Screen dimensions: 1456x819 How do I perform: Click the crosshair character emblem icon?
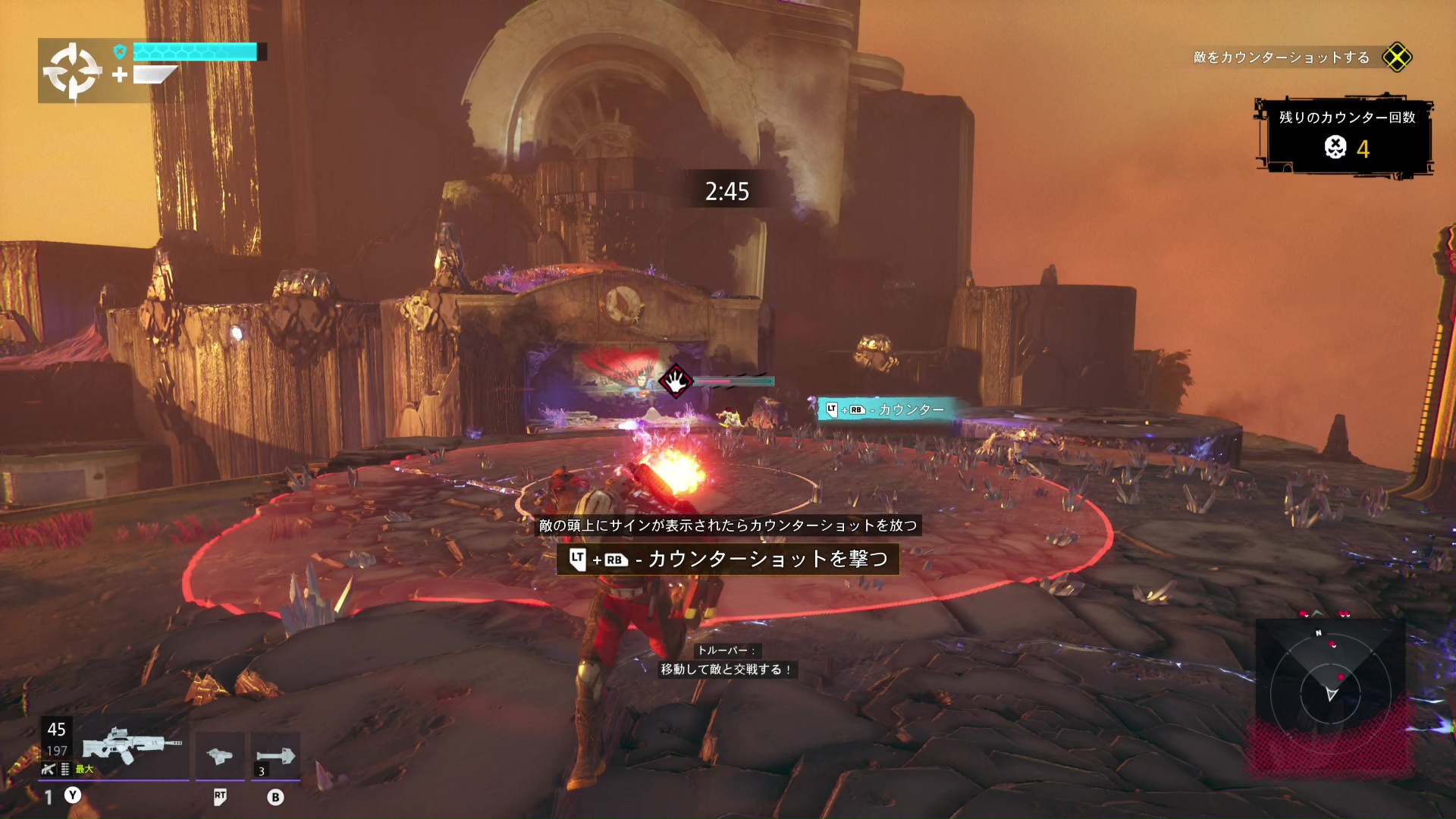pyautogui.click(x=72, y=71)
